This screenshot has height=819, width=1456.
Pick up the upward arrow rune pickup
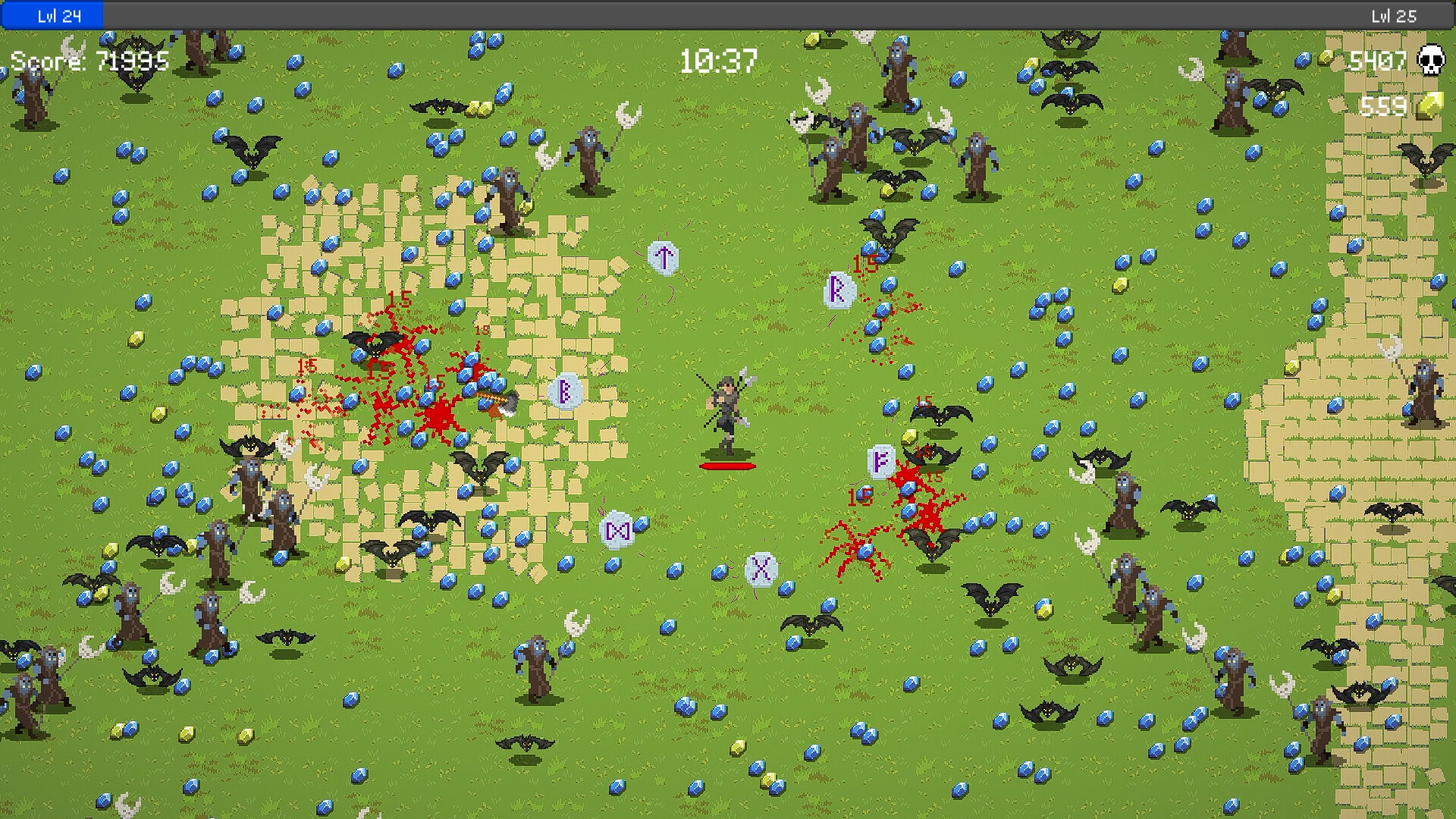(x=664, y=256)
